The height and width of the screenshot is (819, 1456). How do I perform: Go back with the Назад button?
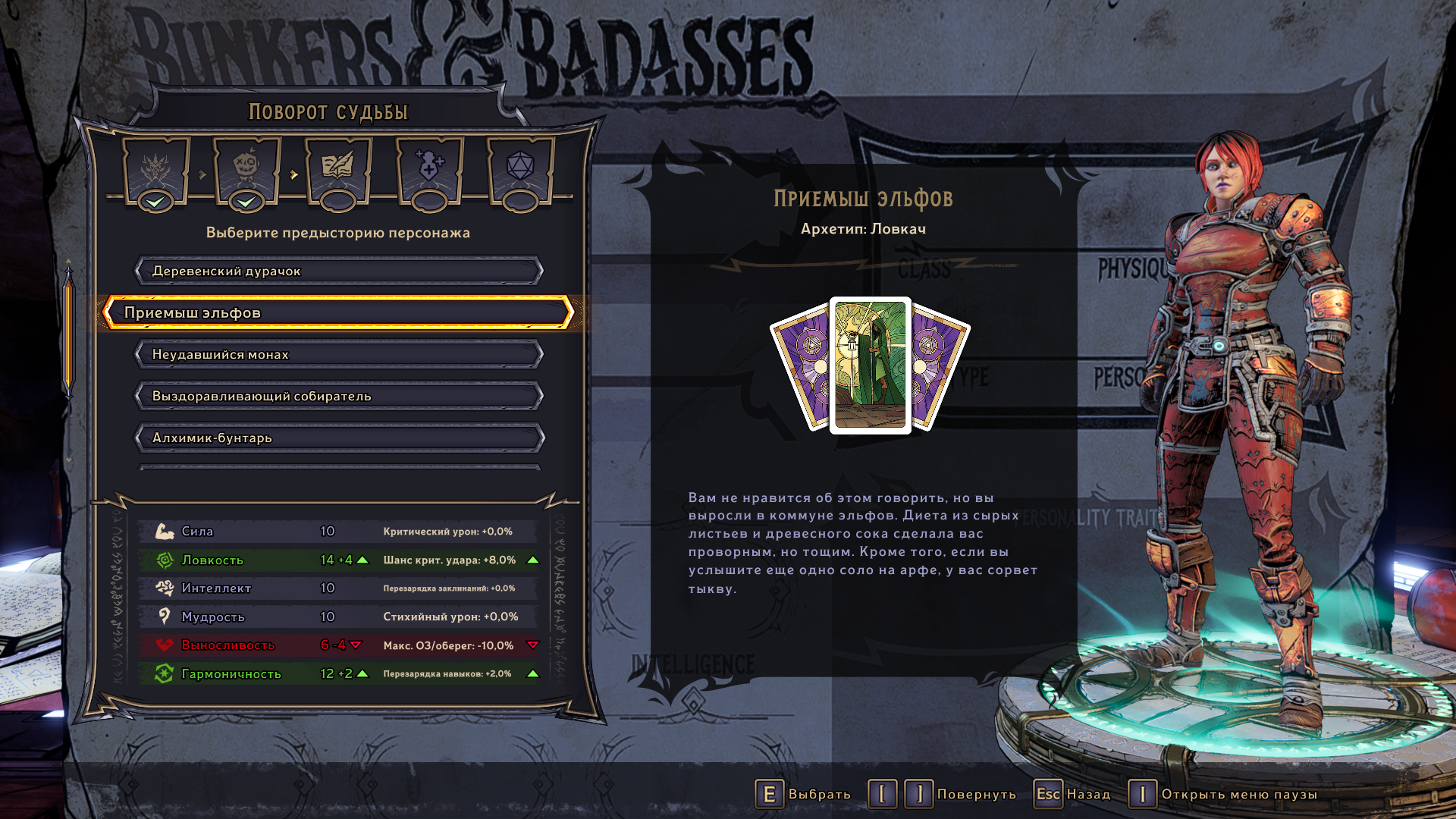(1072, 794)
